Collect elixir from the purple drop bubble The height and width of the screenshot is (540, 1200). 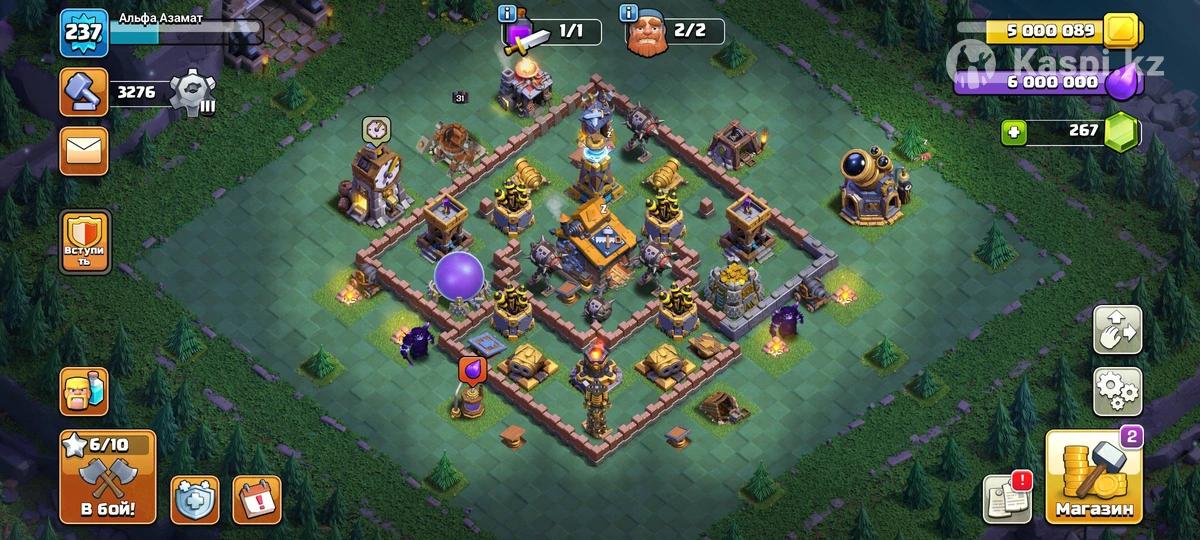pyautogui.click(x=472, y=370)
